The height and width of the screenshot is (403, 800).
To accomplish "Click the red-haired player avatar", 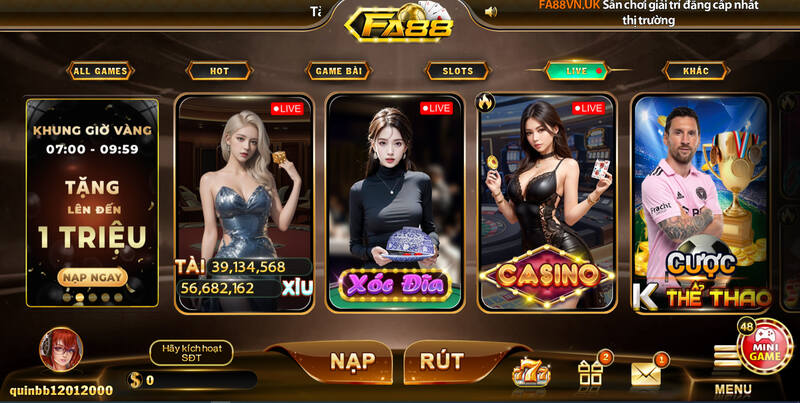I will click(x=61, y=349).
